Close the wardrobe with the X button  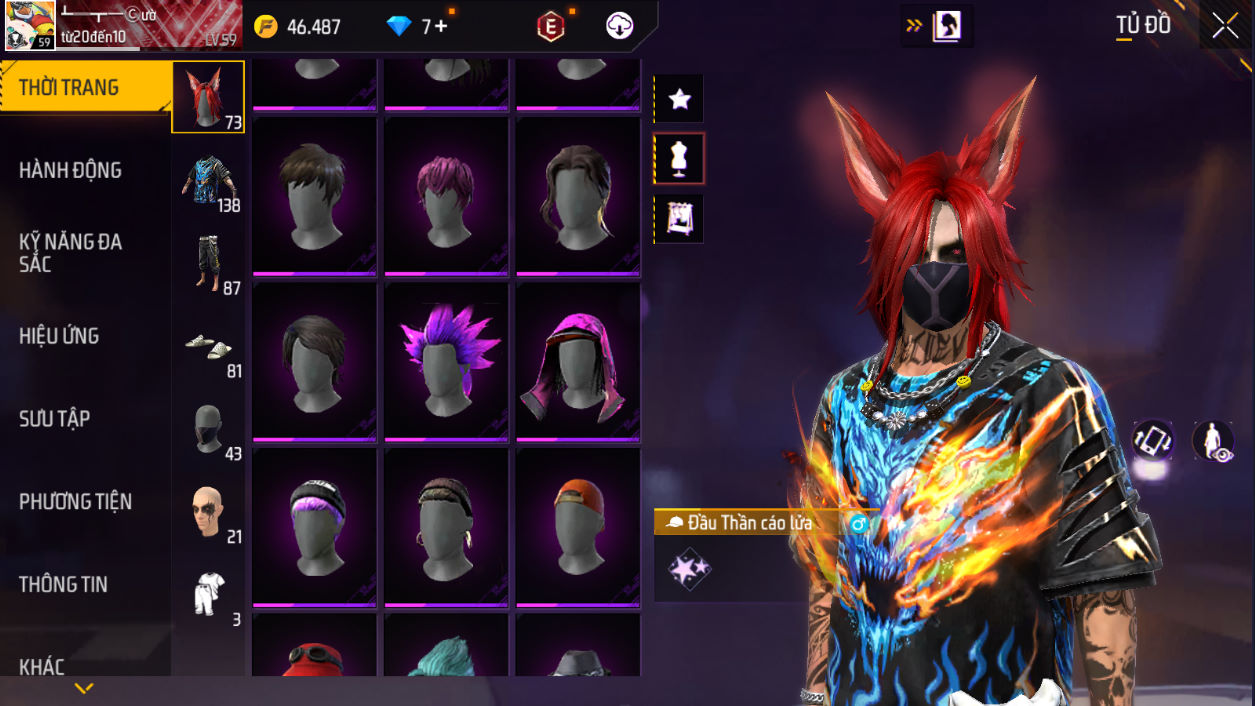click(x=1225, y=27)
